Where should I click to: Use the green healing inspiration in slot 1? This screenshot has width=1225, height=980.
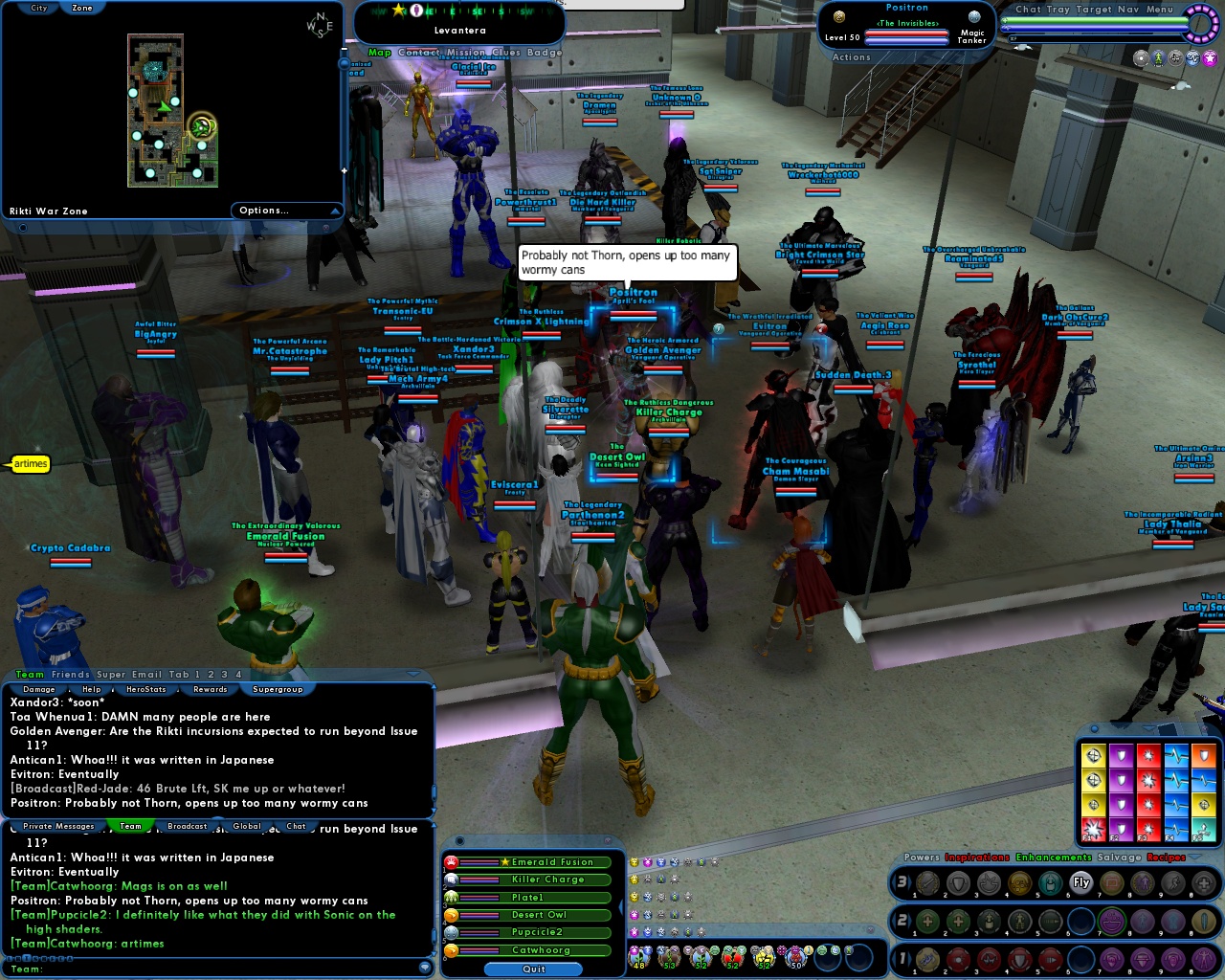click(926, 921)
